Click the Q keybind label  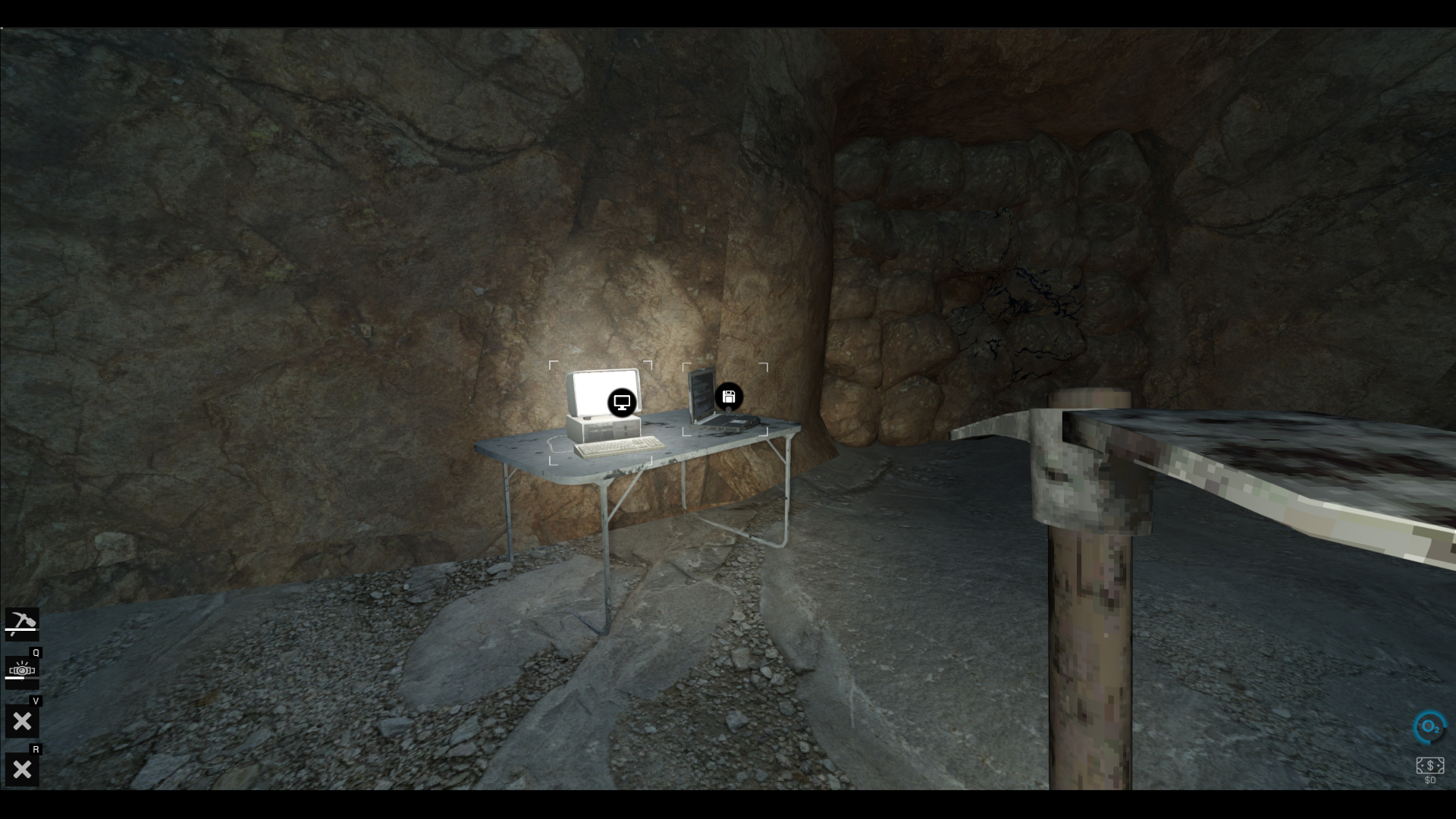(x=36, y=653)
